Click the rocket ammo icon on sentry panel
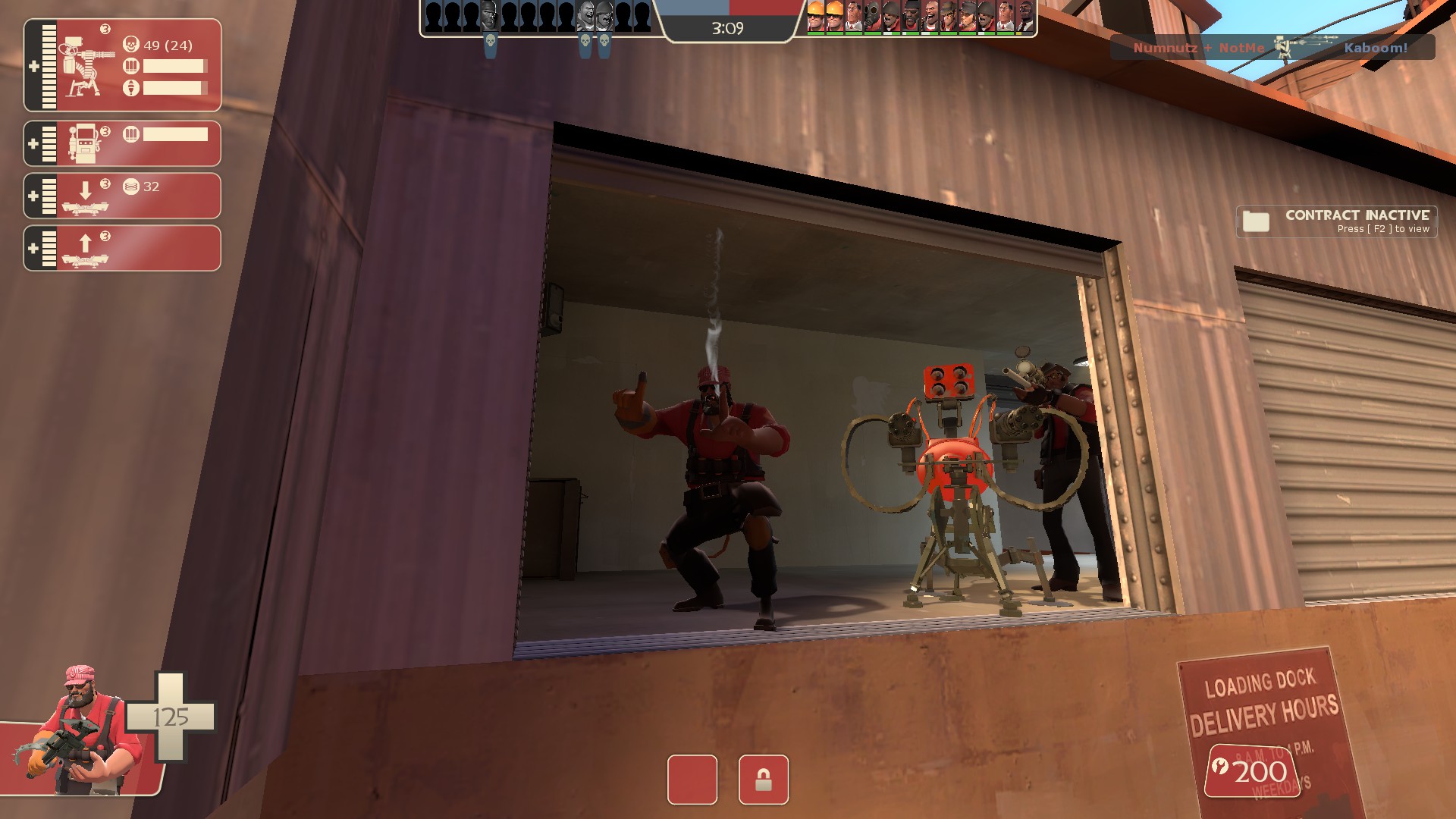Screen dimensions: 1456x819 (132, 86)
